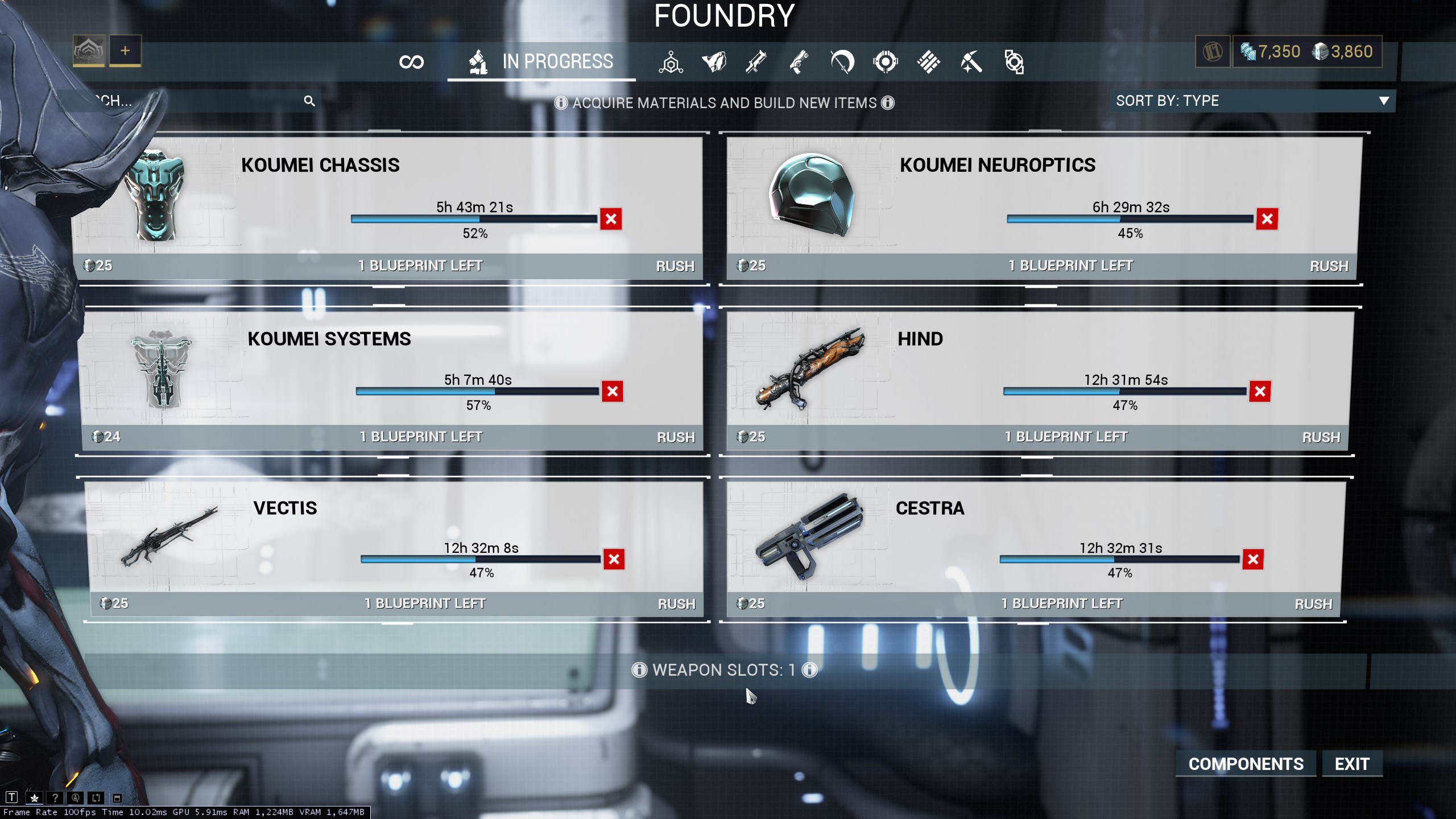
Task: Open the player profile emblem icon
Action: (x=89, y=51)
